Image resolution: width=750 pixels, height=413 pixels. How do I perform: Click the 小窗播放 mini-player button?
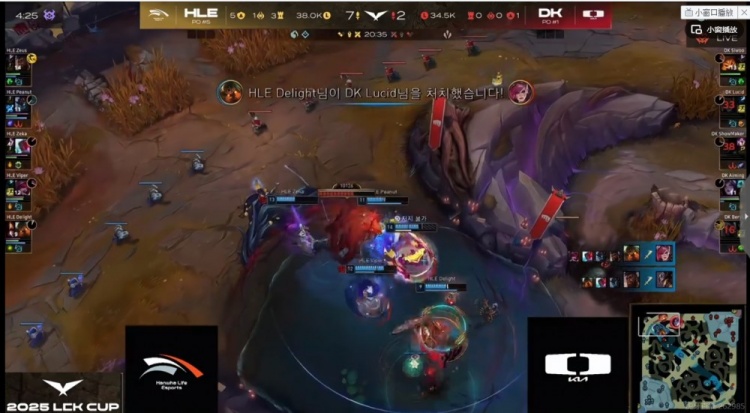713,30
